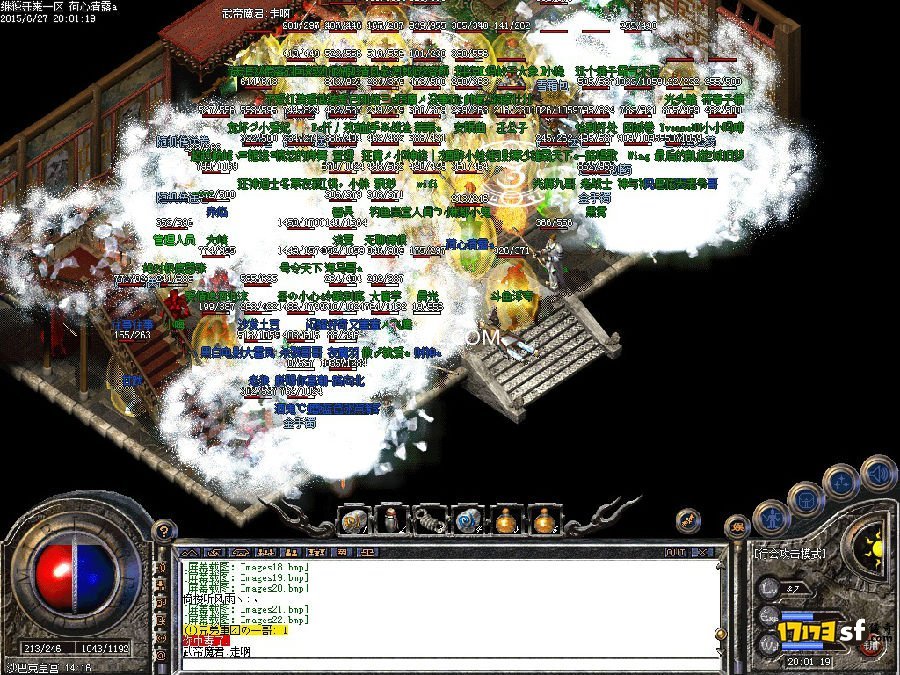Viewport: 900px width, 675px height.
Task: Click the small round orange emblem button
Action: coord(687,519)
